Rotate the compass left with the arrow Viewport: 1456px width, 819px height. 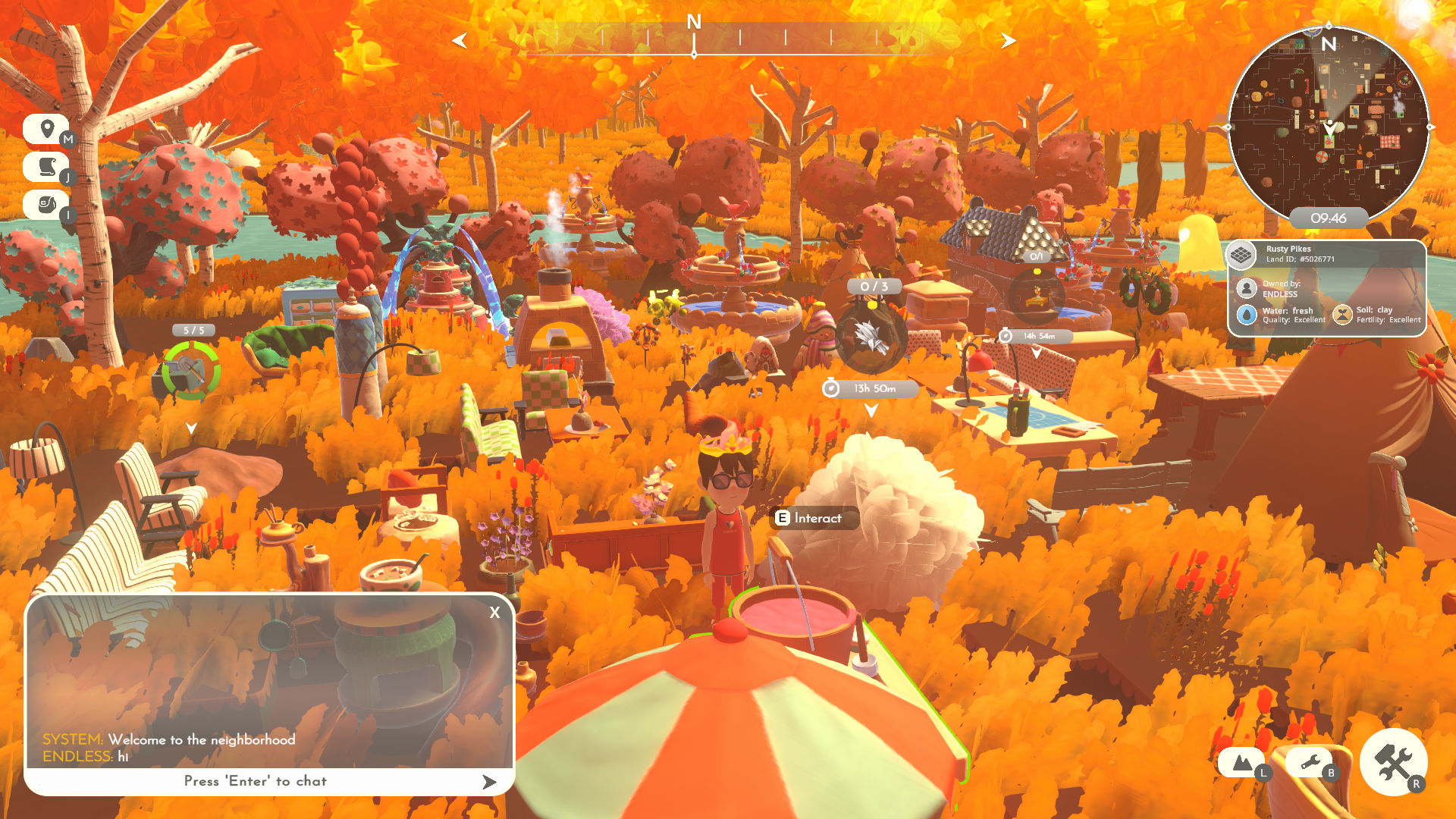coord(460,41)
